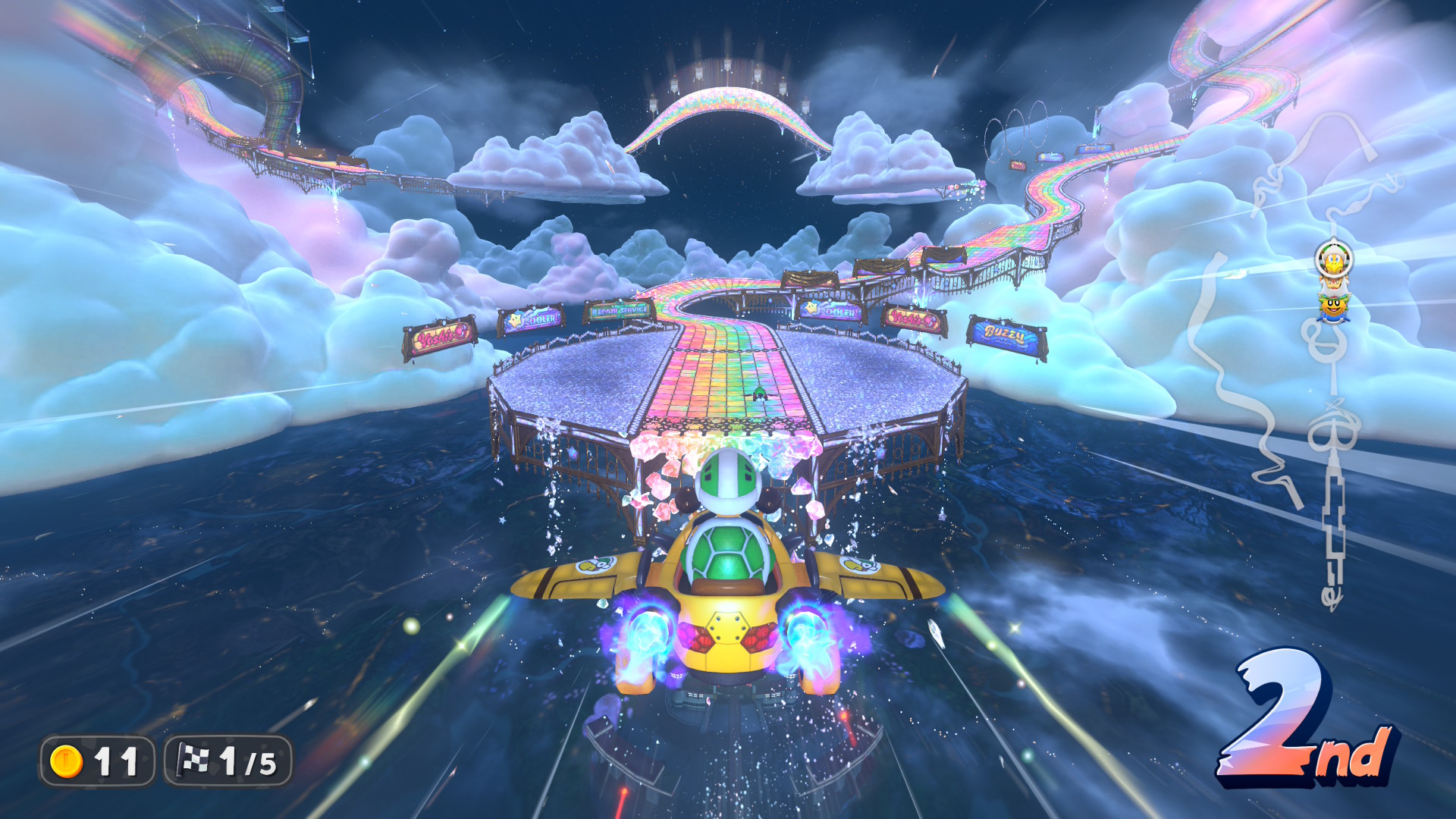Select the orange rival racer marker on minimap

(1334, 307)
